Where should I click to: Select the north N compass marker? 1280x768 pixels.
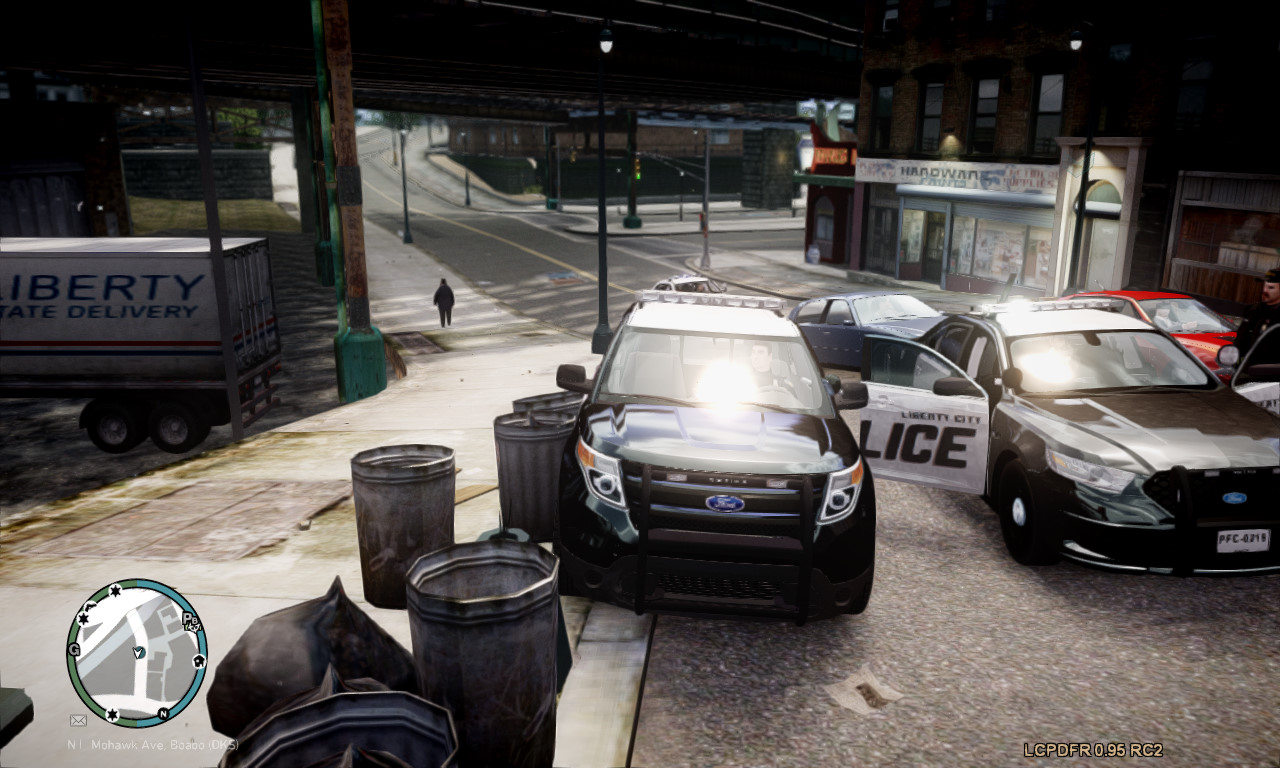163,714
